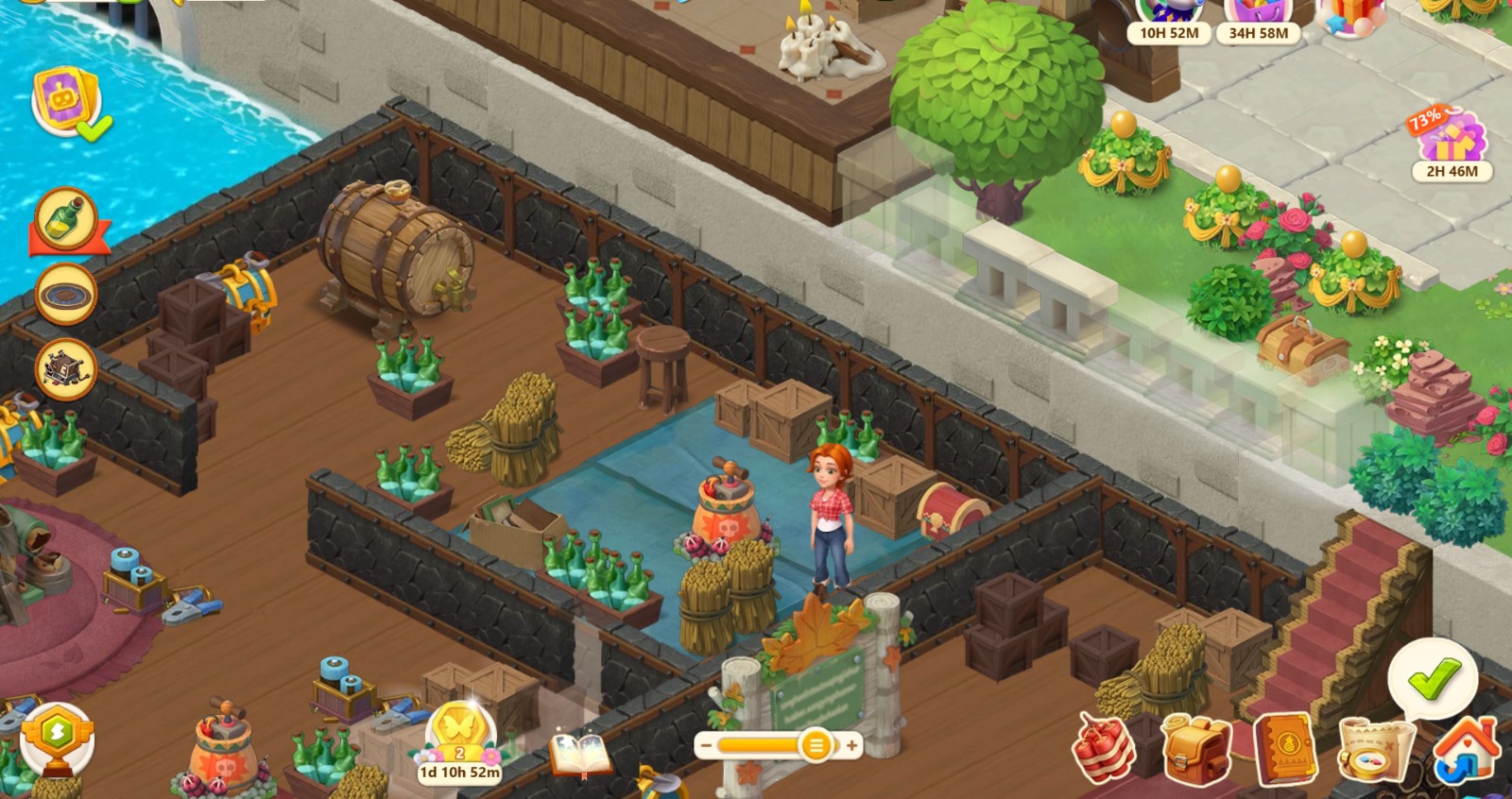This screenshot has width=1512, height=799.
Task: Zoom in with the plus button
Action: coord(851,746)
